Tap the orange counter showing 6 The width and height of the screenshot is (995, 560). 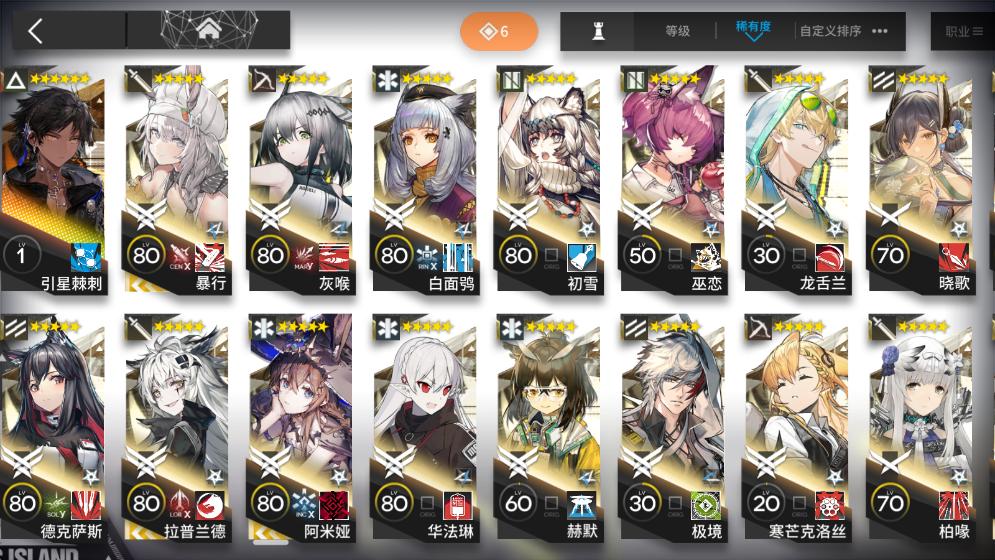(498, 31)
